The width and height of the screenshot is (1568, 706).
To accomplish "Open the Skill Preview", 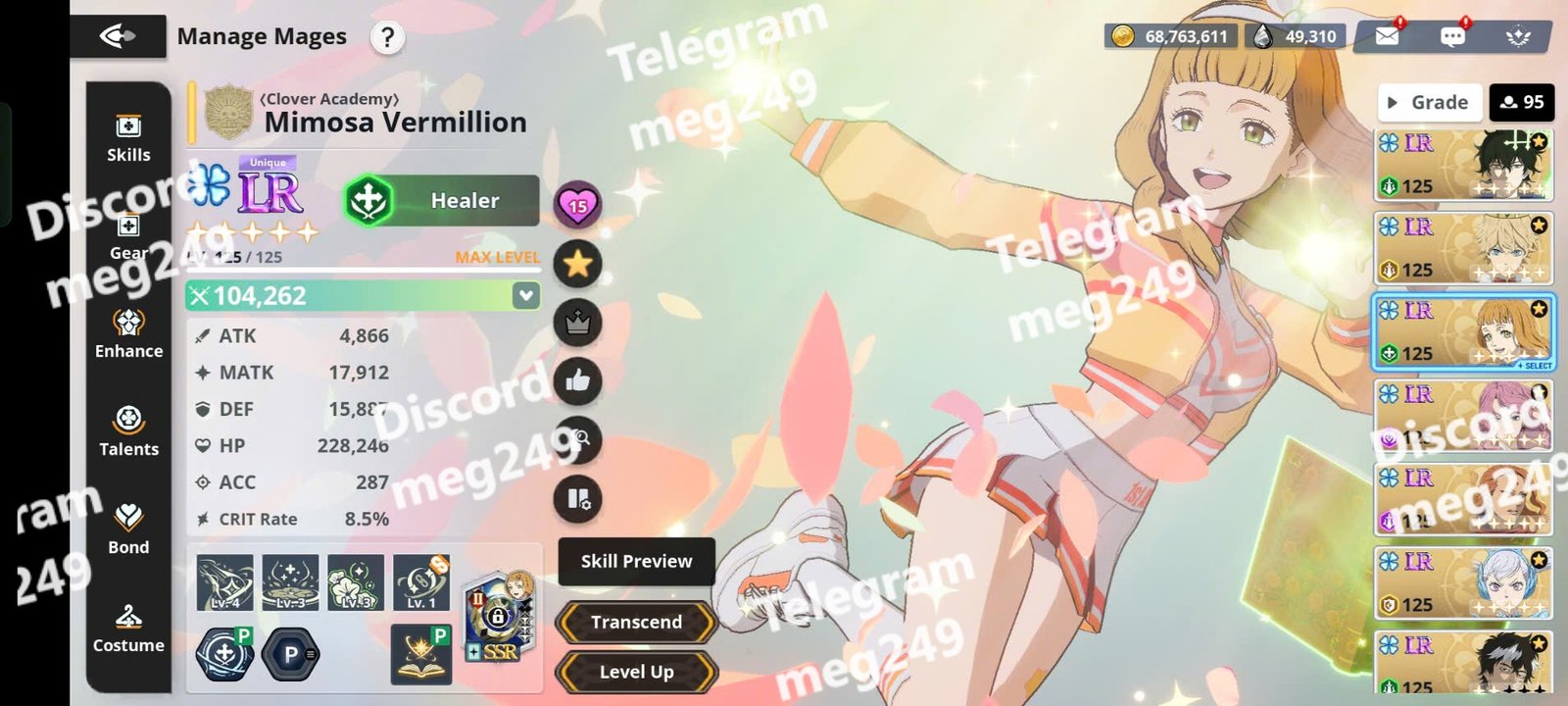I will click(636, 561).
